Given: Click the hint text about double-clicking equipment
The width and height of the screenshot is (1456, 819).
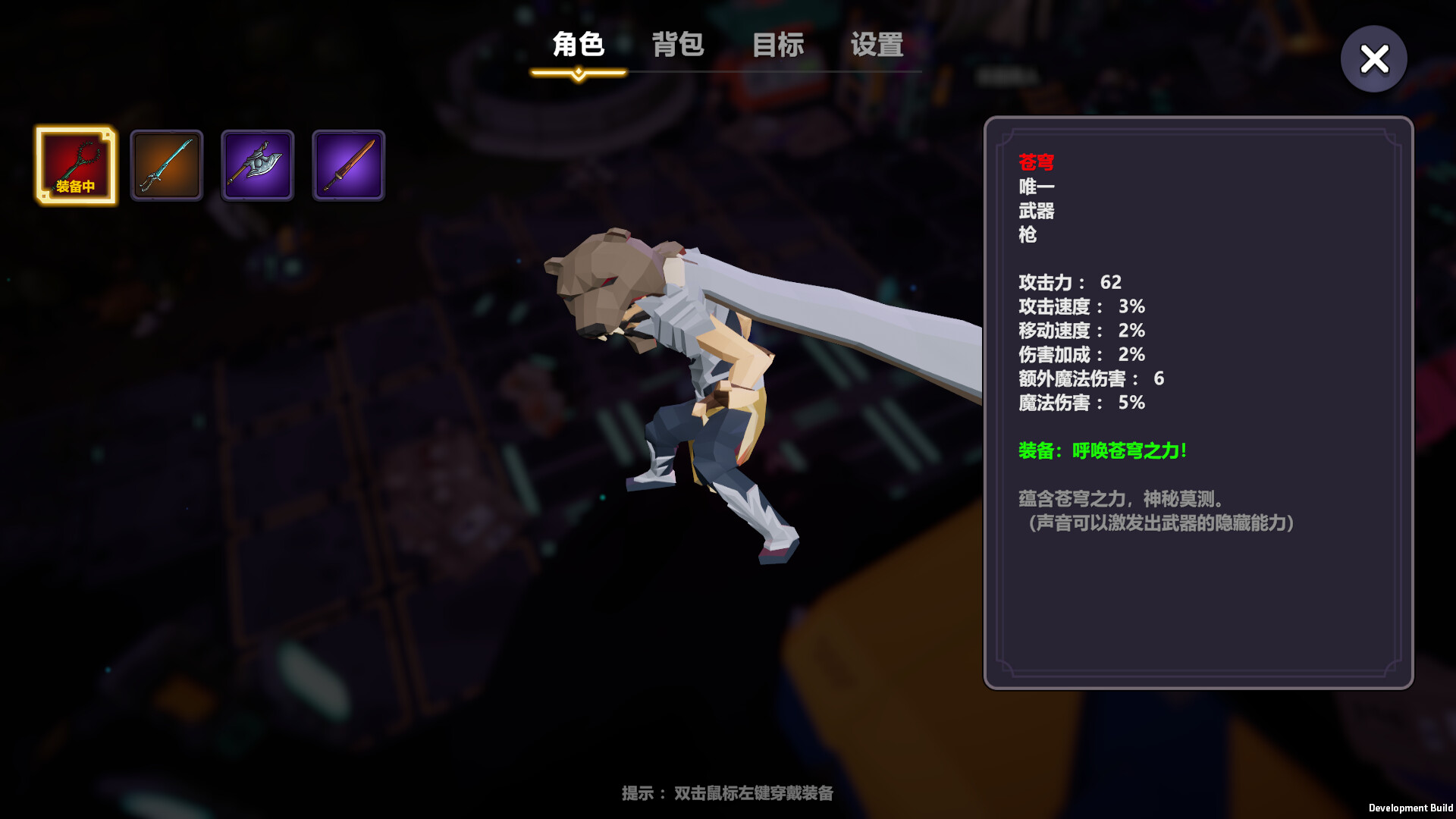Looking at the screenshot, I should (x=726, y=793).
